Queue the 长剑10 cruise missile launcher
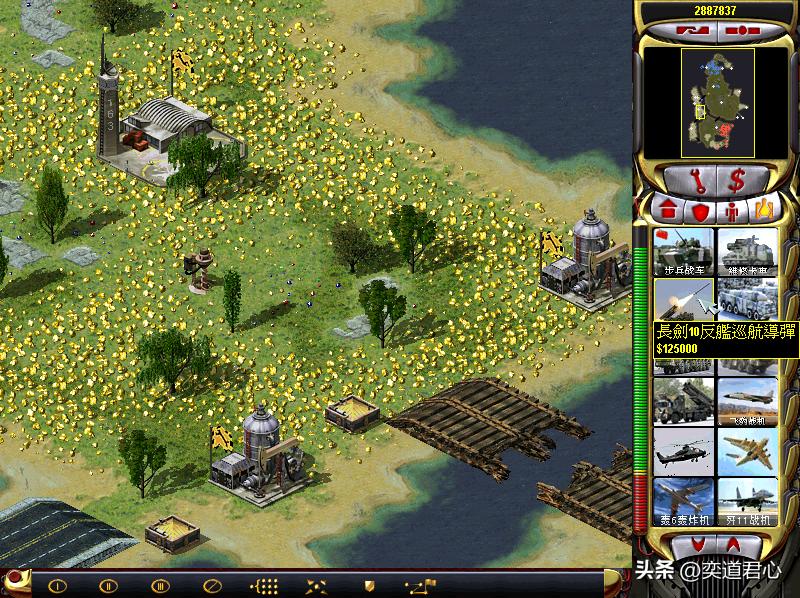Screen dimensions: 800x598 (684, 300)
